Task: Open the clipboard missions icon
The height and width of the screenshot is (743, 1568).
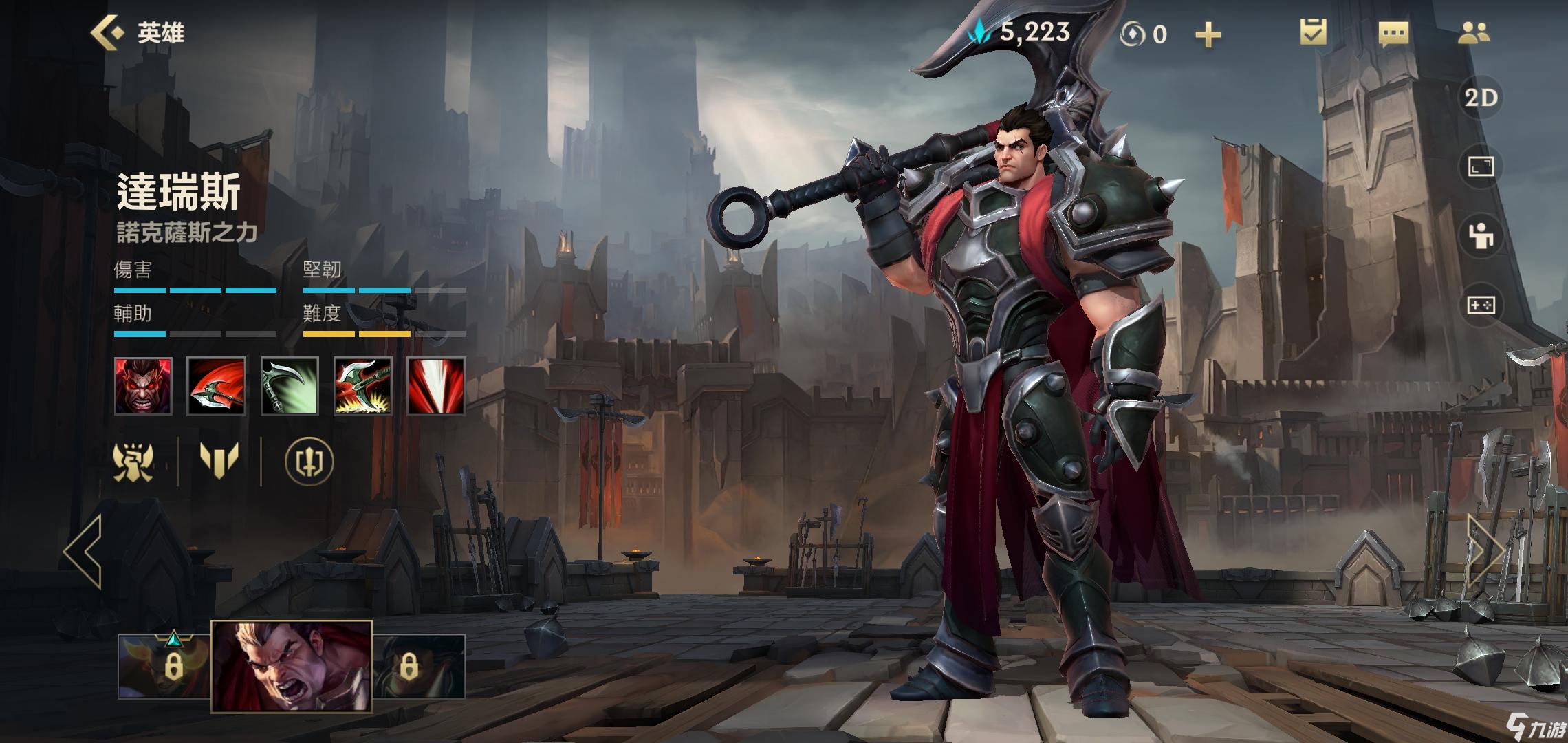Action: coord(1313,32)
